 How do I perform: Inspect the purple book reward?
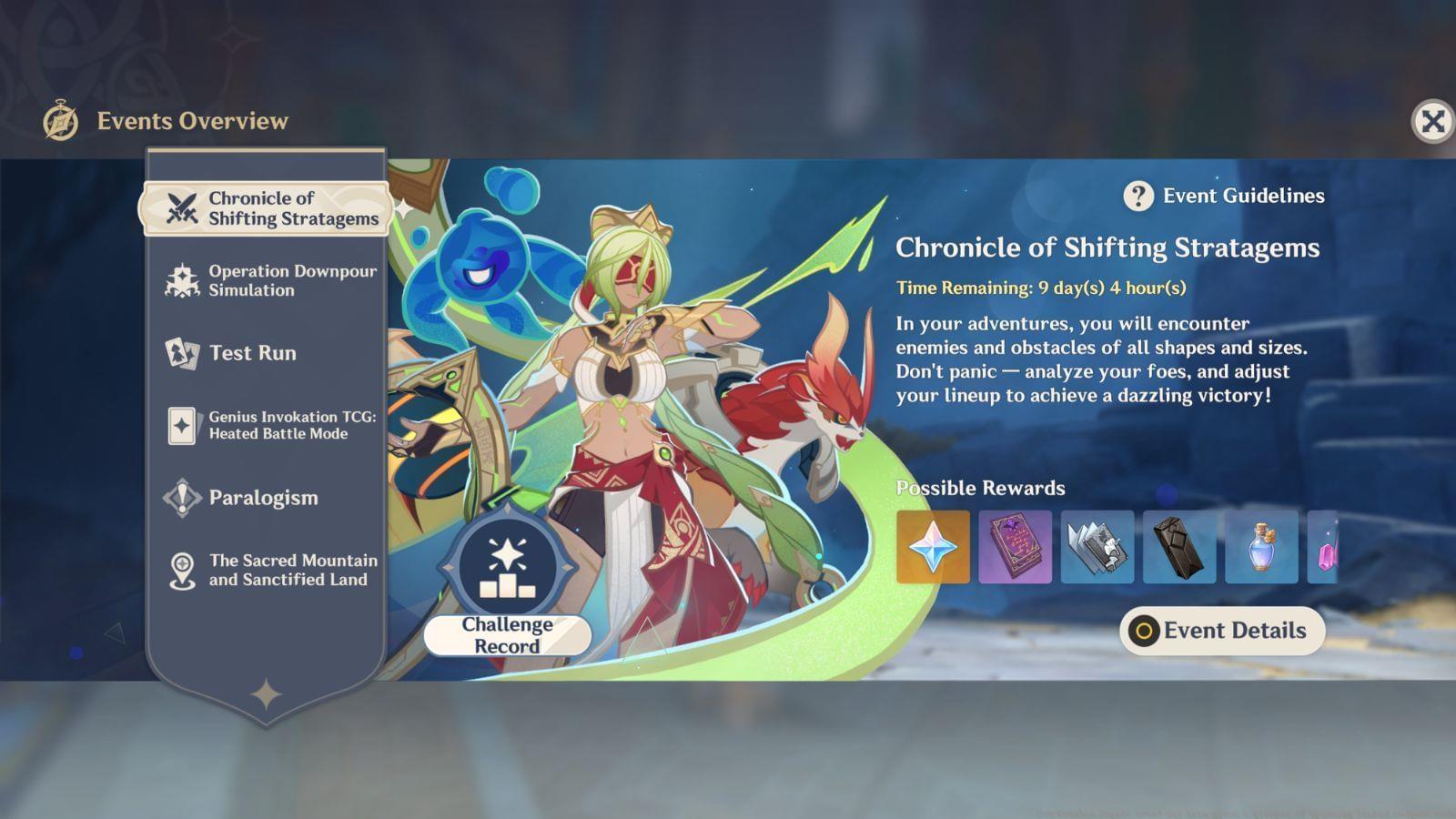click(x=1015, y=547)
